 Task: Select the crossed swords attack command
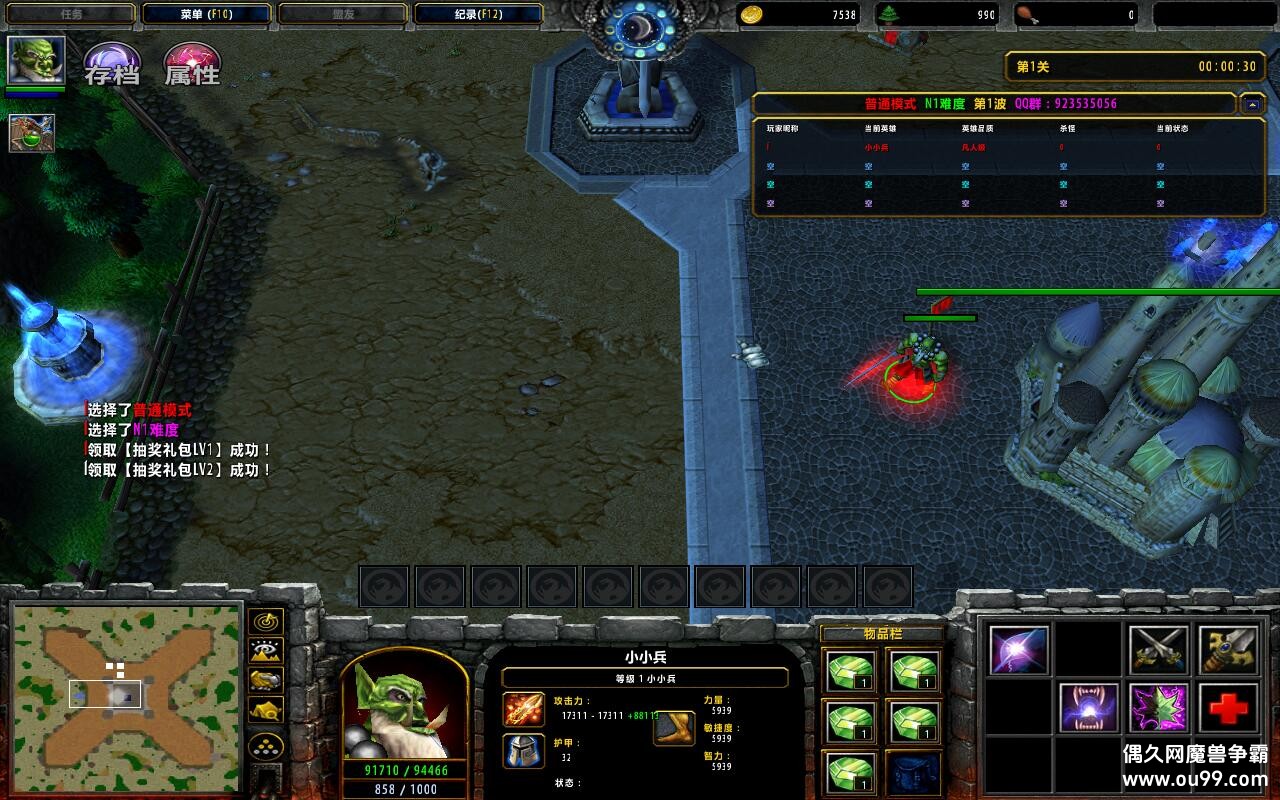pyautogui.click(x=1159, y=650)
